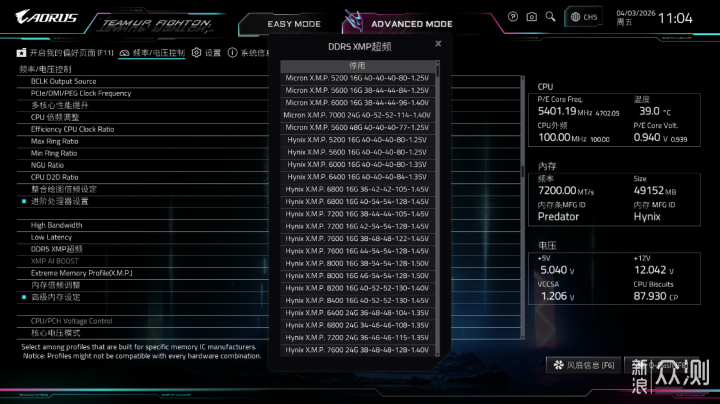
Task: Select Micron X.M.P. 5600 48G profile
Action: coord(357,127)
